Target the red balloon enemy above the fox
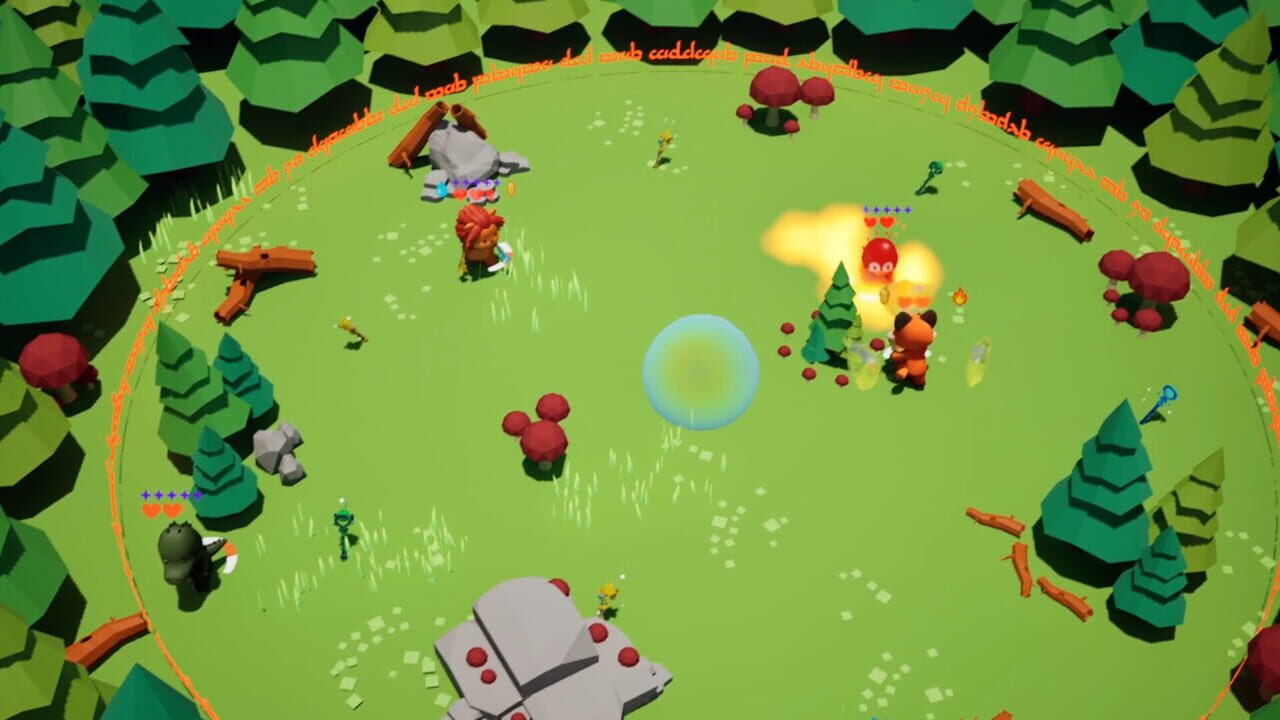The height and width of the screenshot is (720, 1280). coord(878,256)
